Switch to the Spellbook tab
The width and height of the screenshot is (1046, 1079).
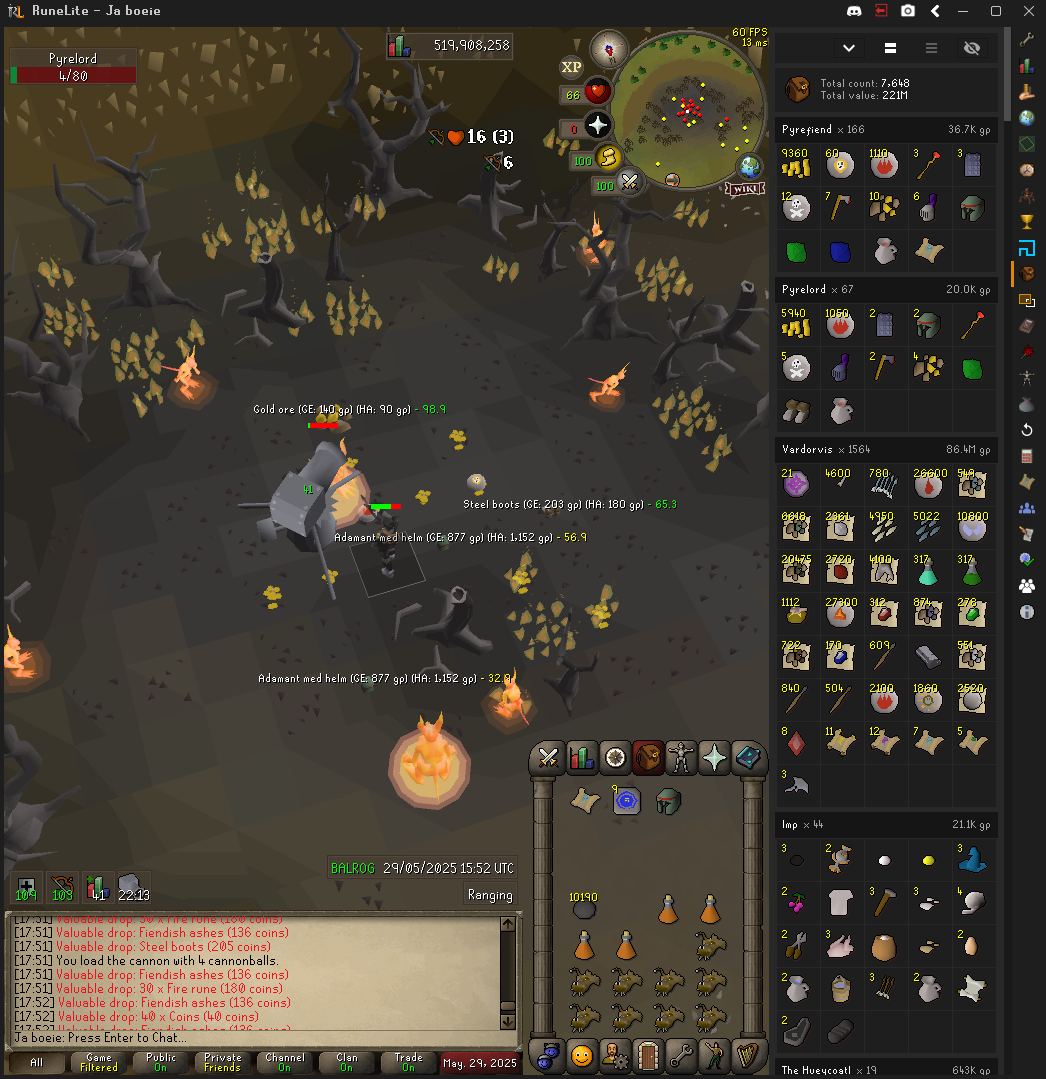[x=747, y=757]
